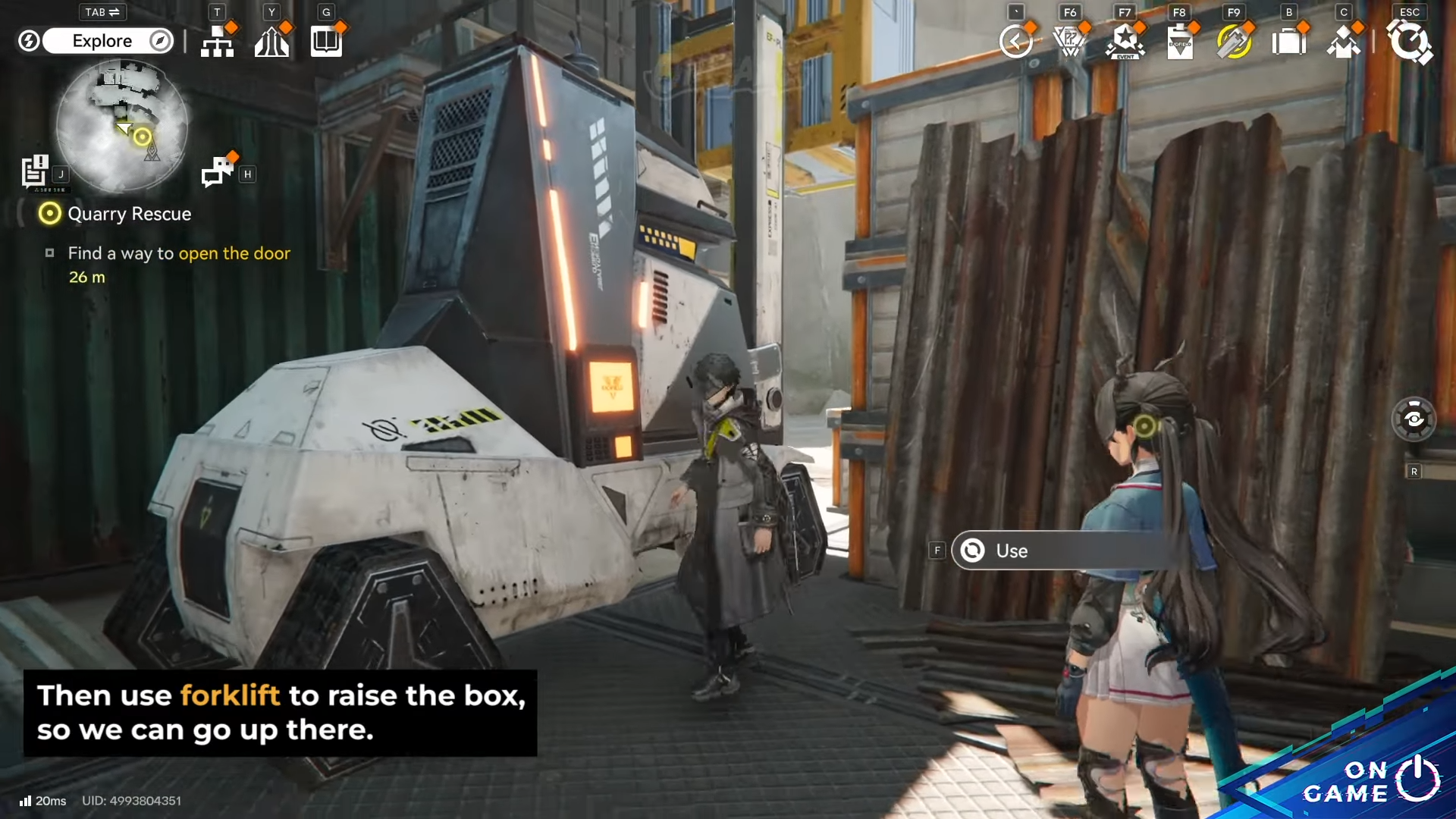
Task: Open the circular minimap
Action: coord(121,125)
